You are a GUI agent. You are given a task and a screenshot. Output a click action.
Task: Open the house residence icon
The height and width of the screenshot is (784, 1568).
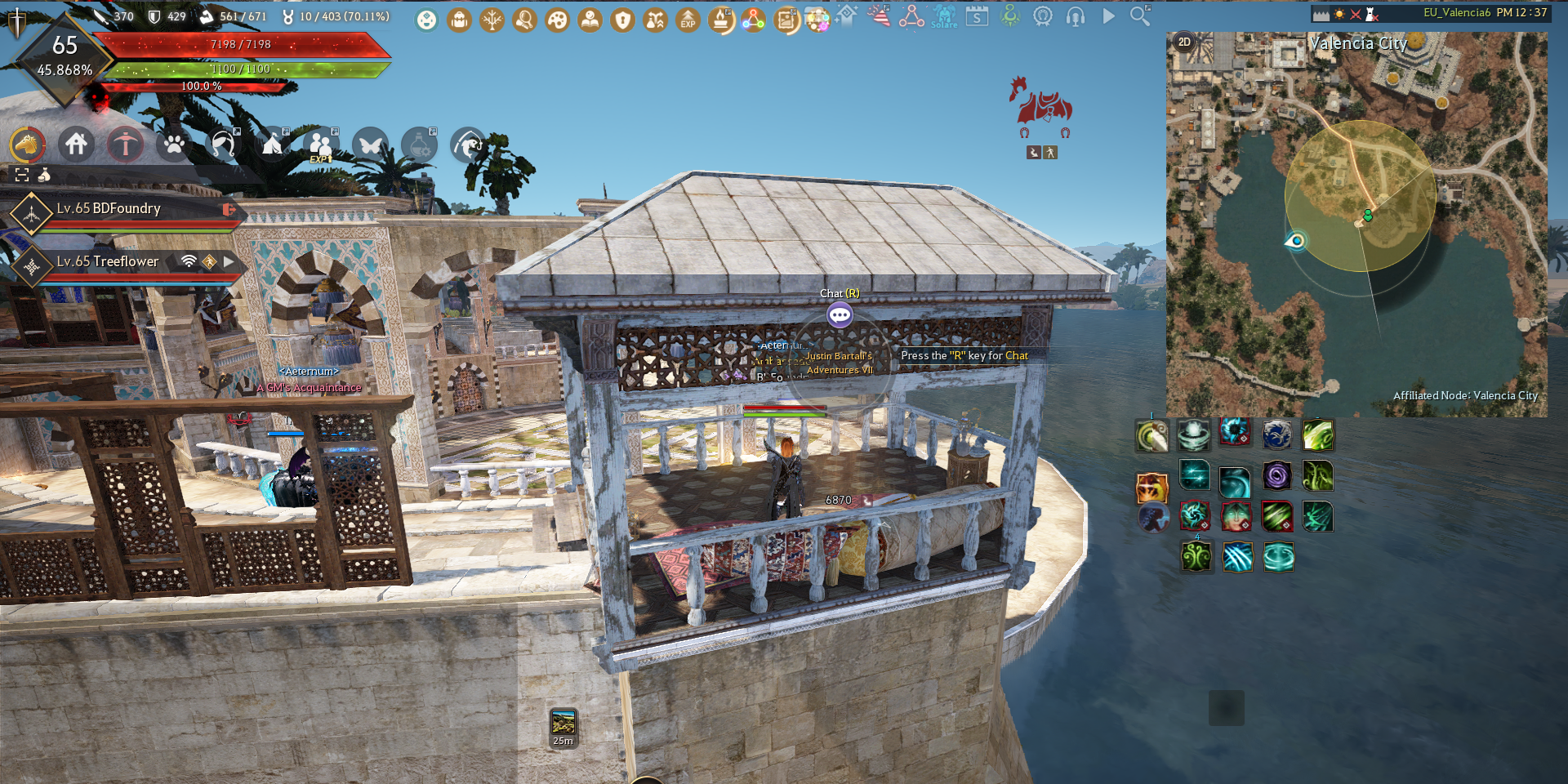click(77, 145)
